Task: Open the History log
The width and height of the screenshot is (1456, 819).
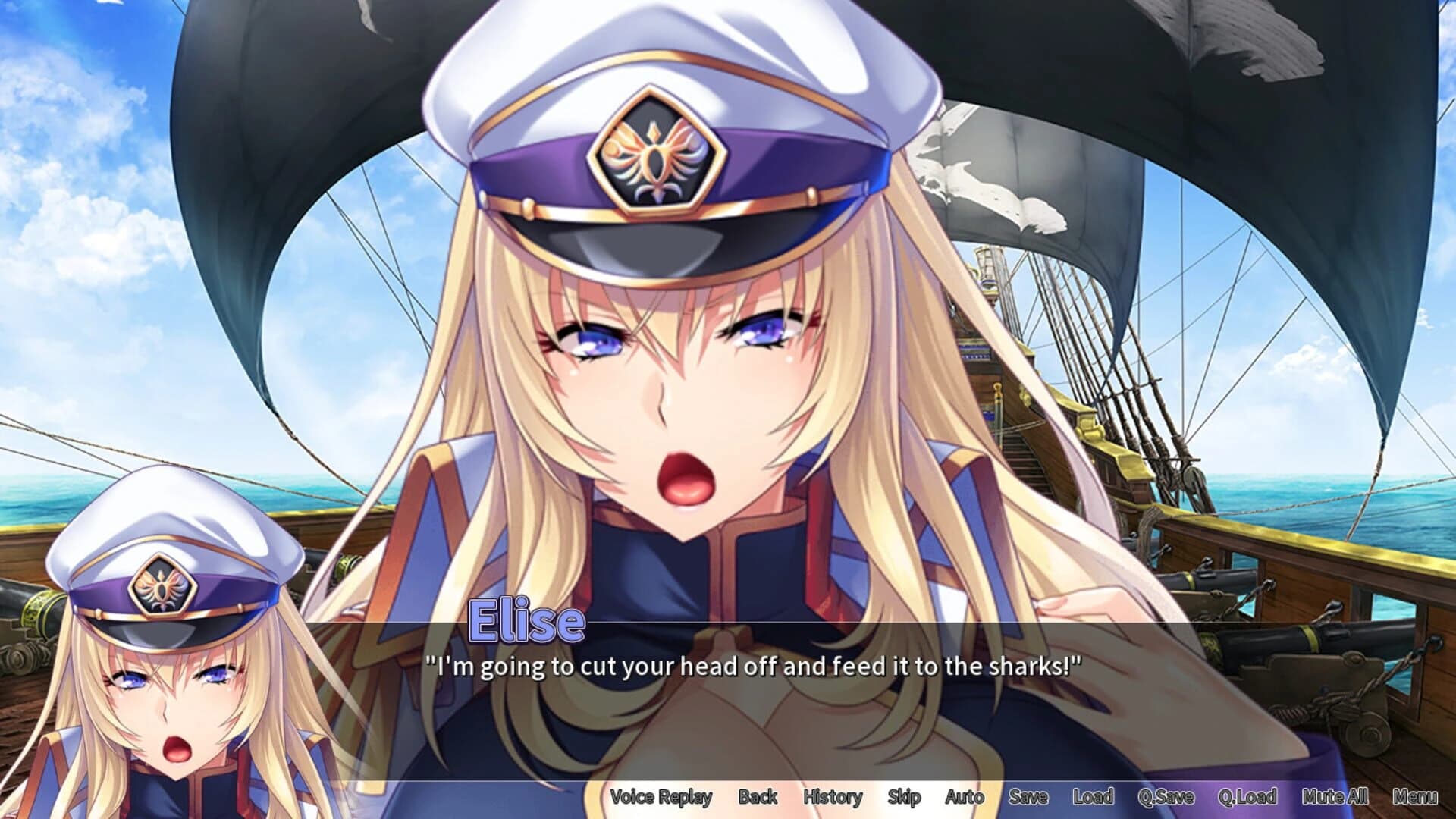Action: (832, 797)
